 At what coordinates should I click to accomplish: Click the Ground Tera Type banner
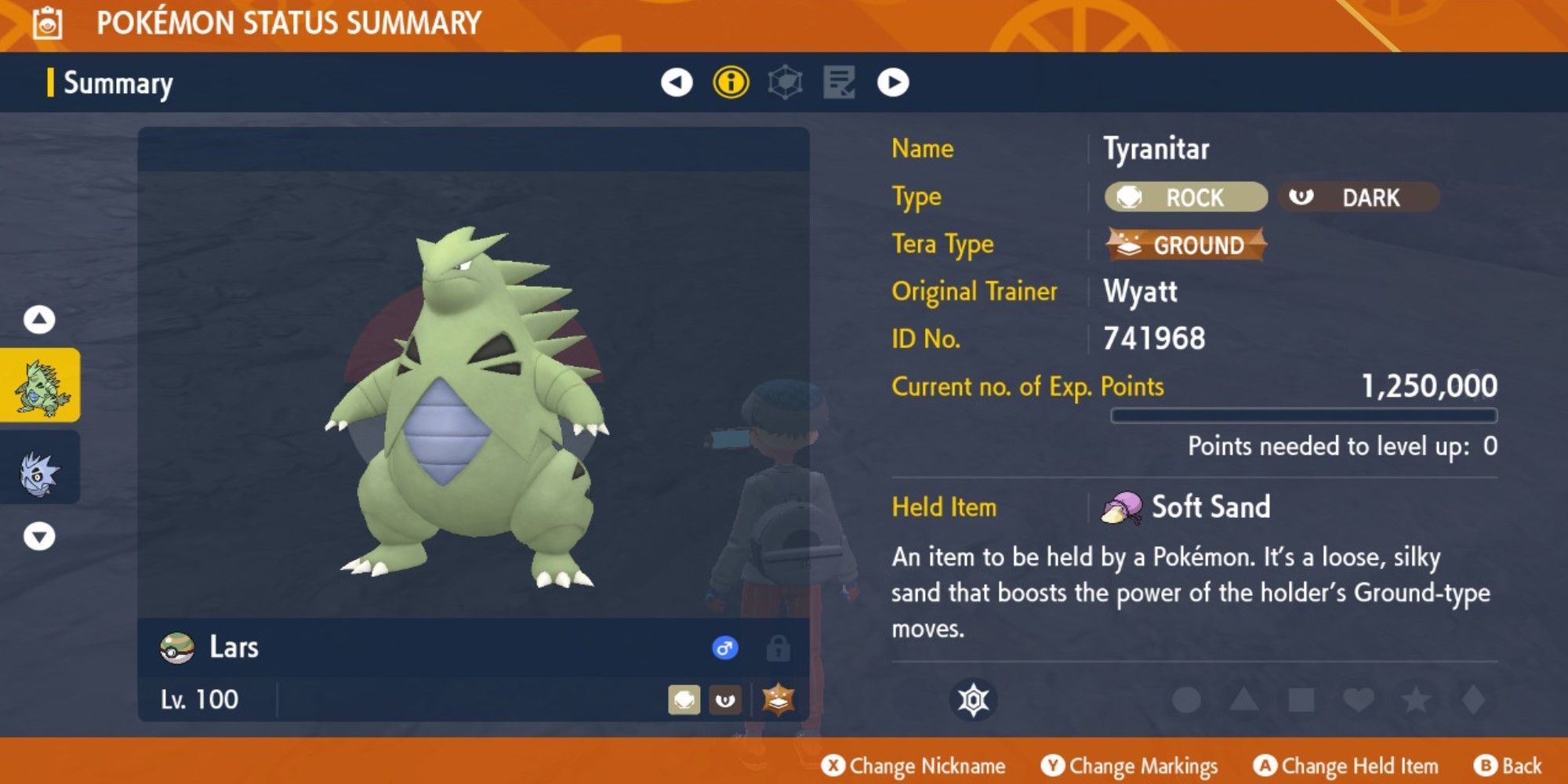[1185, 245]
